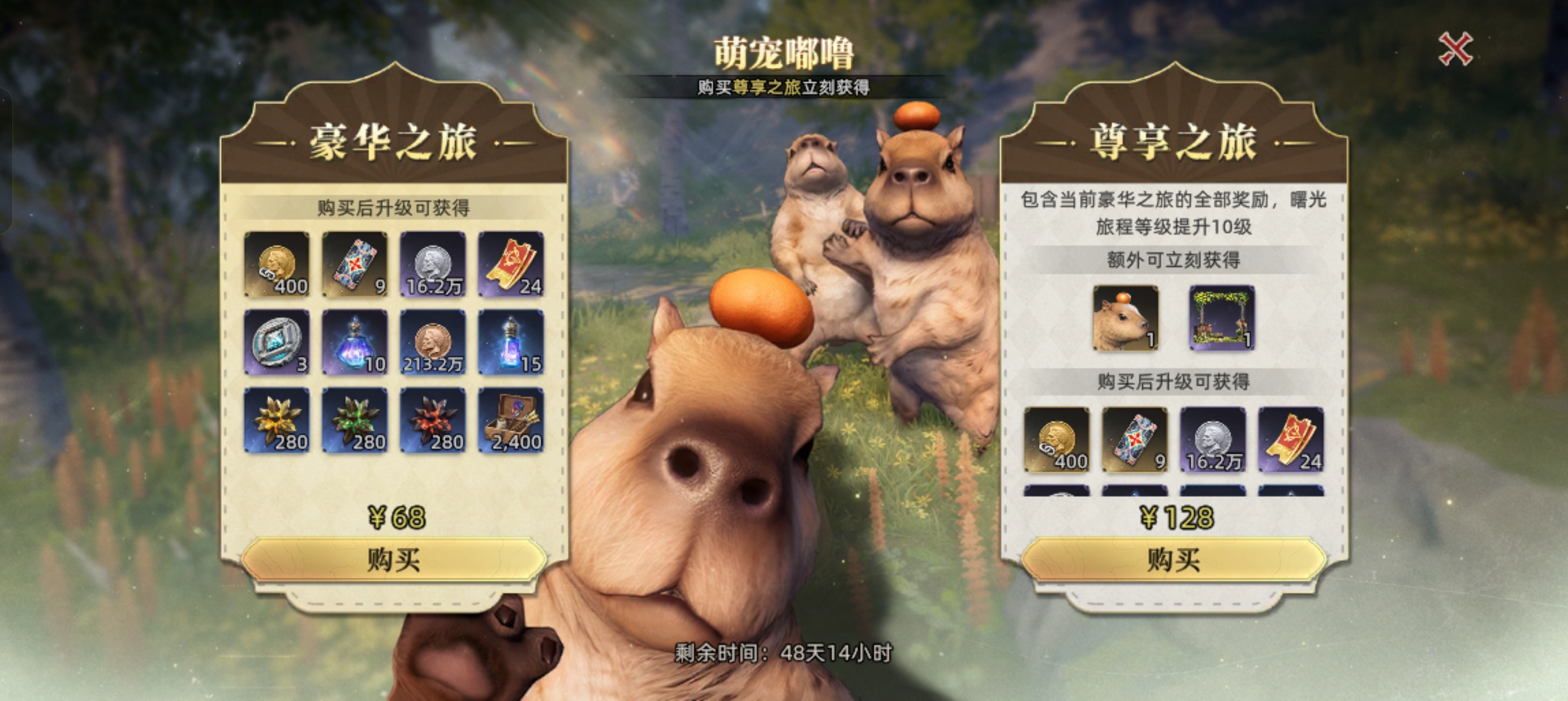Image resolution: width=1568 pixels, height=701 pixels.
Task: Select the green crystal cluster reward
Action: pyautogui.click(x=355, y=421)
